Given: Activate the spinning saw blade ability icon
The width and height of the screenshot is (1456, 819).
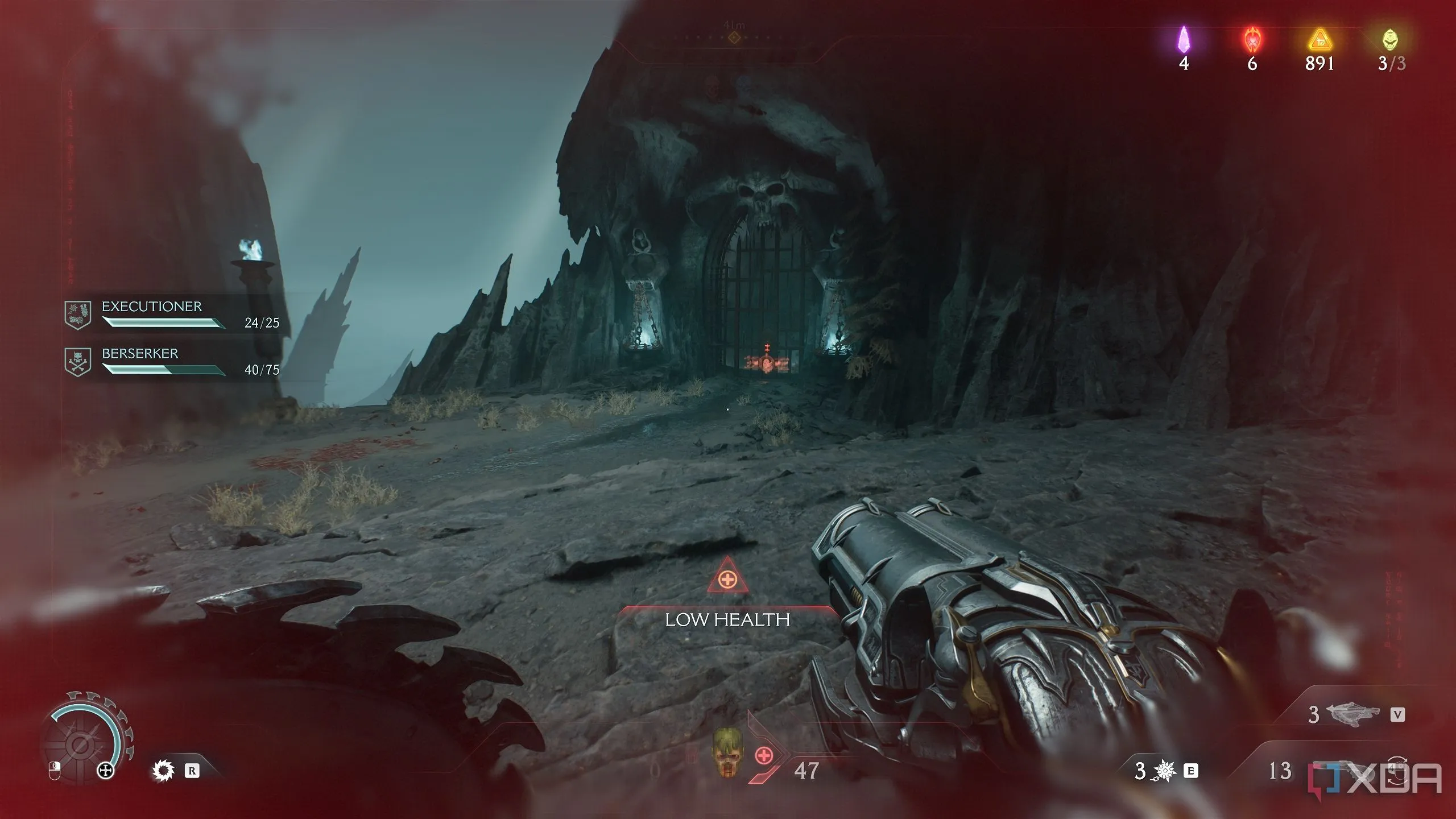Looking at the screenshot, I should pyautogui.click(x=163, y=771).
